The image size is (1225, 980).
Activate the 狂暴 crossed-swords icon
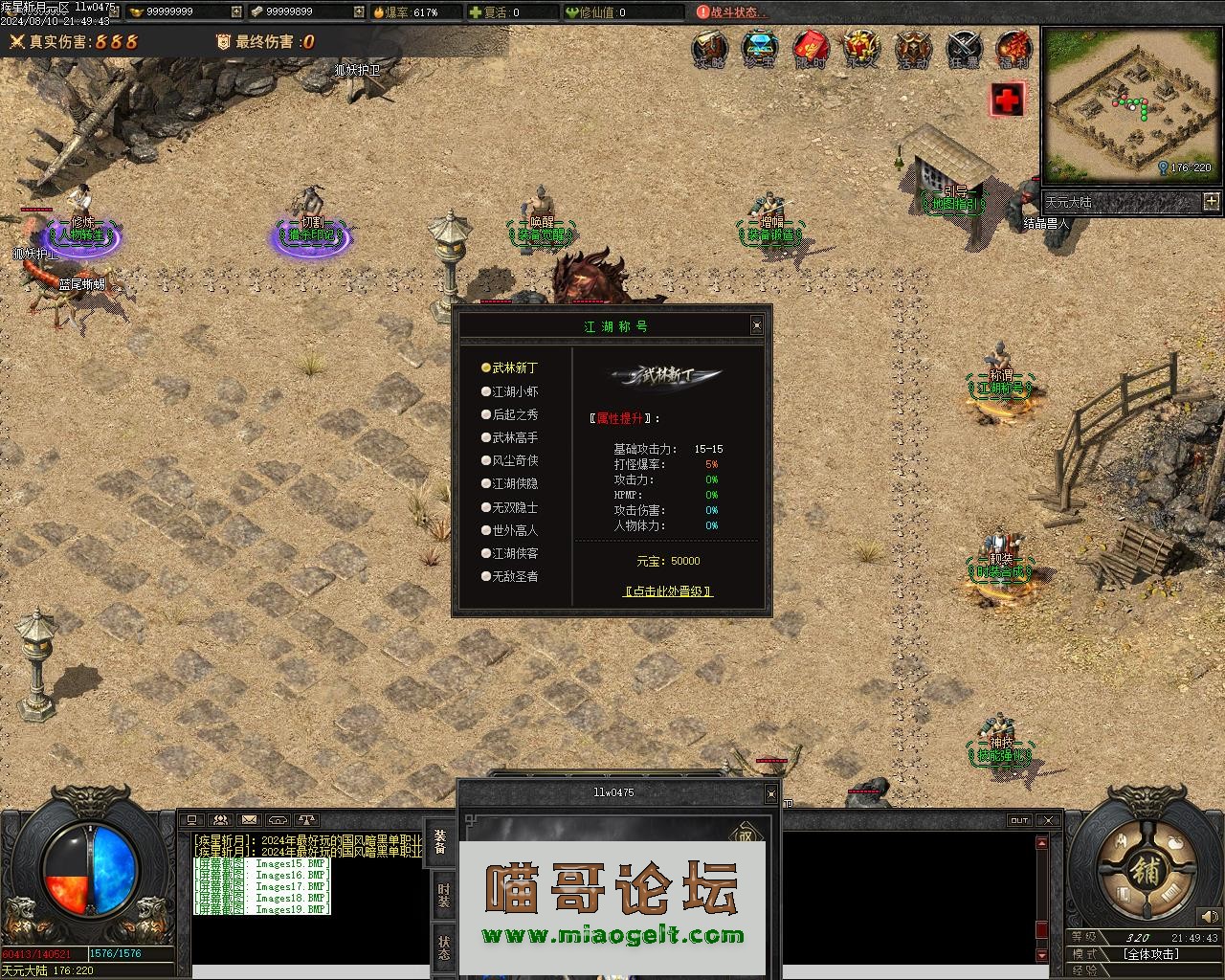click(963, 48)
